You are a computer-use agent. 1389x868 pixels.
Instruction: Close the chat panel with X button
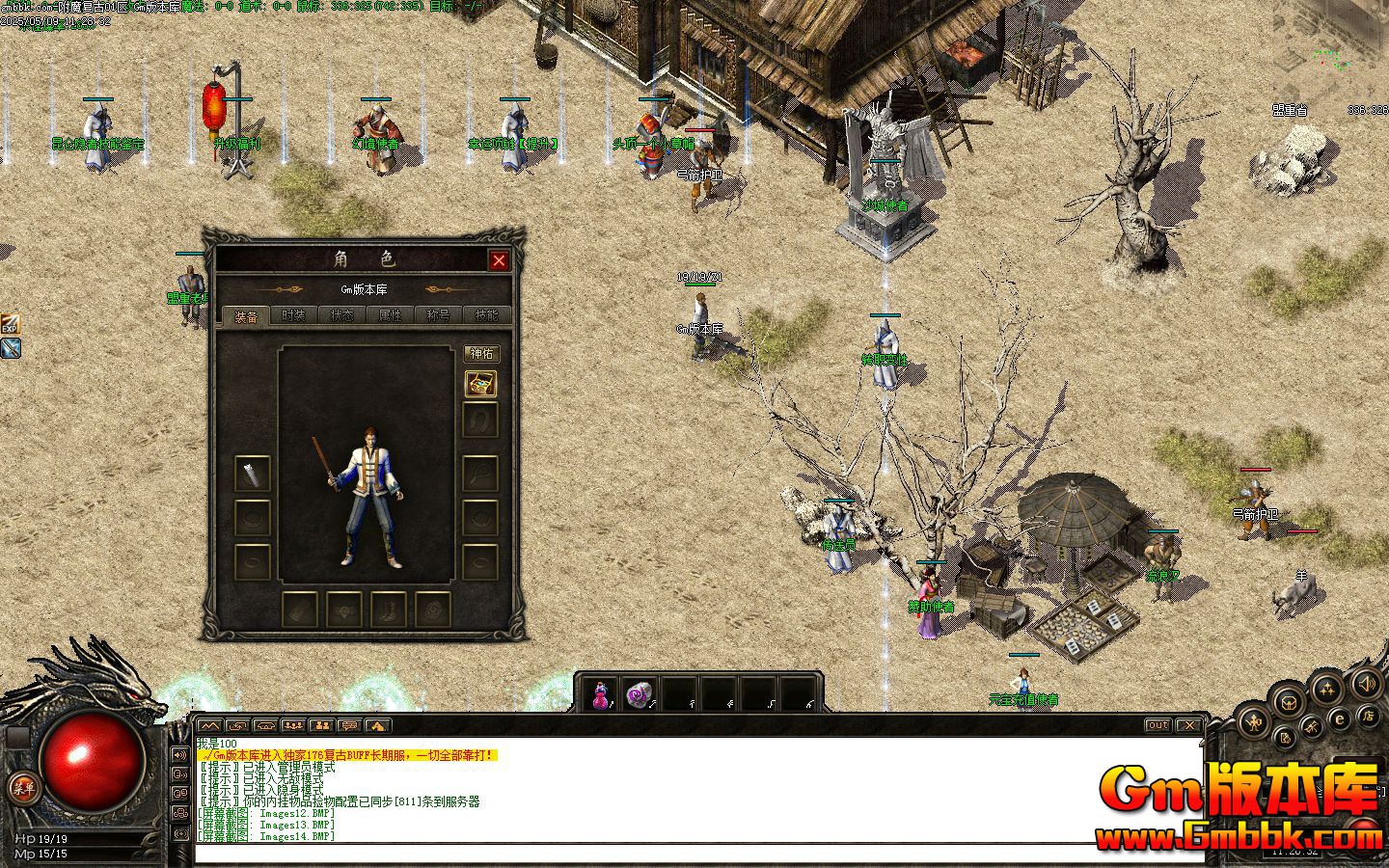pos(1189,725)
